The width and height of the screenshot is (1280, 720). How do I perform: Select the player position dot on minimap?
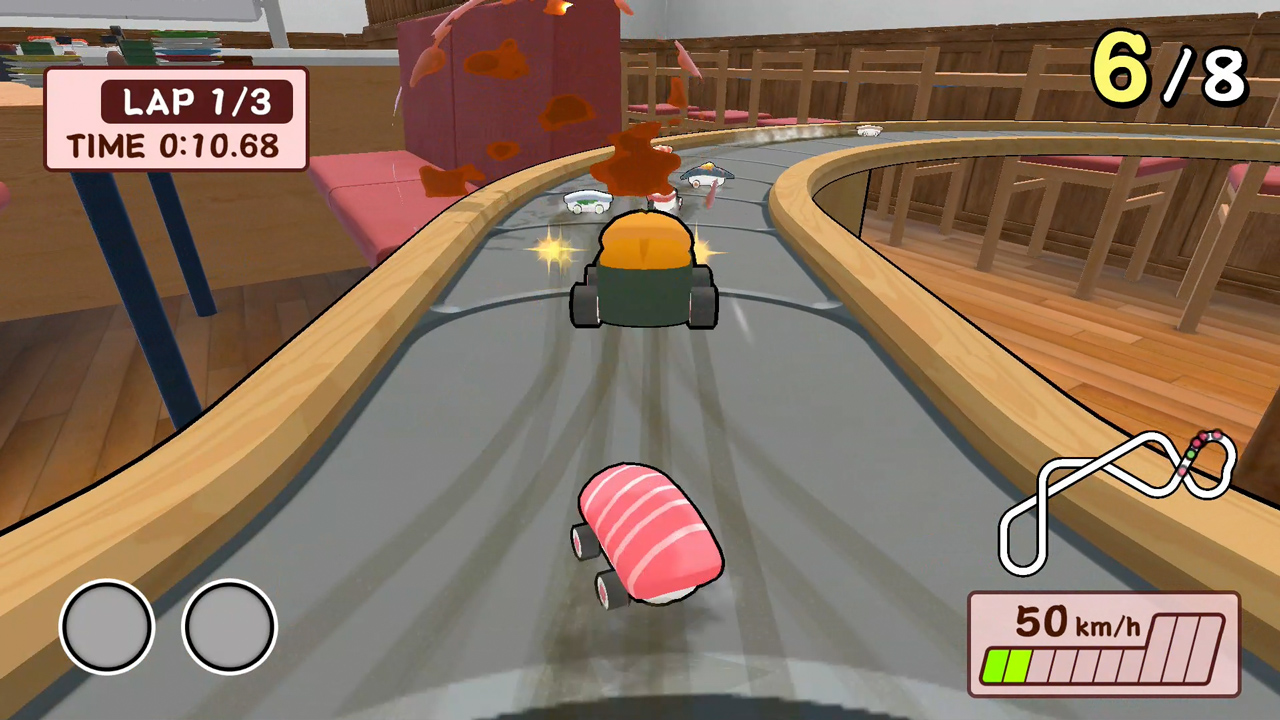coord(1190,454)
